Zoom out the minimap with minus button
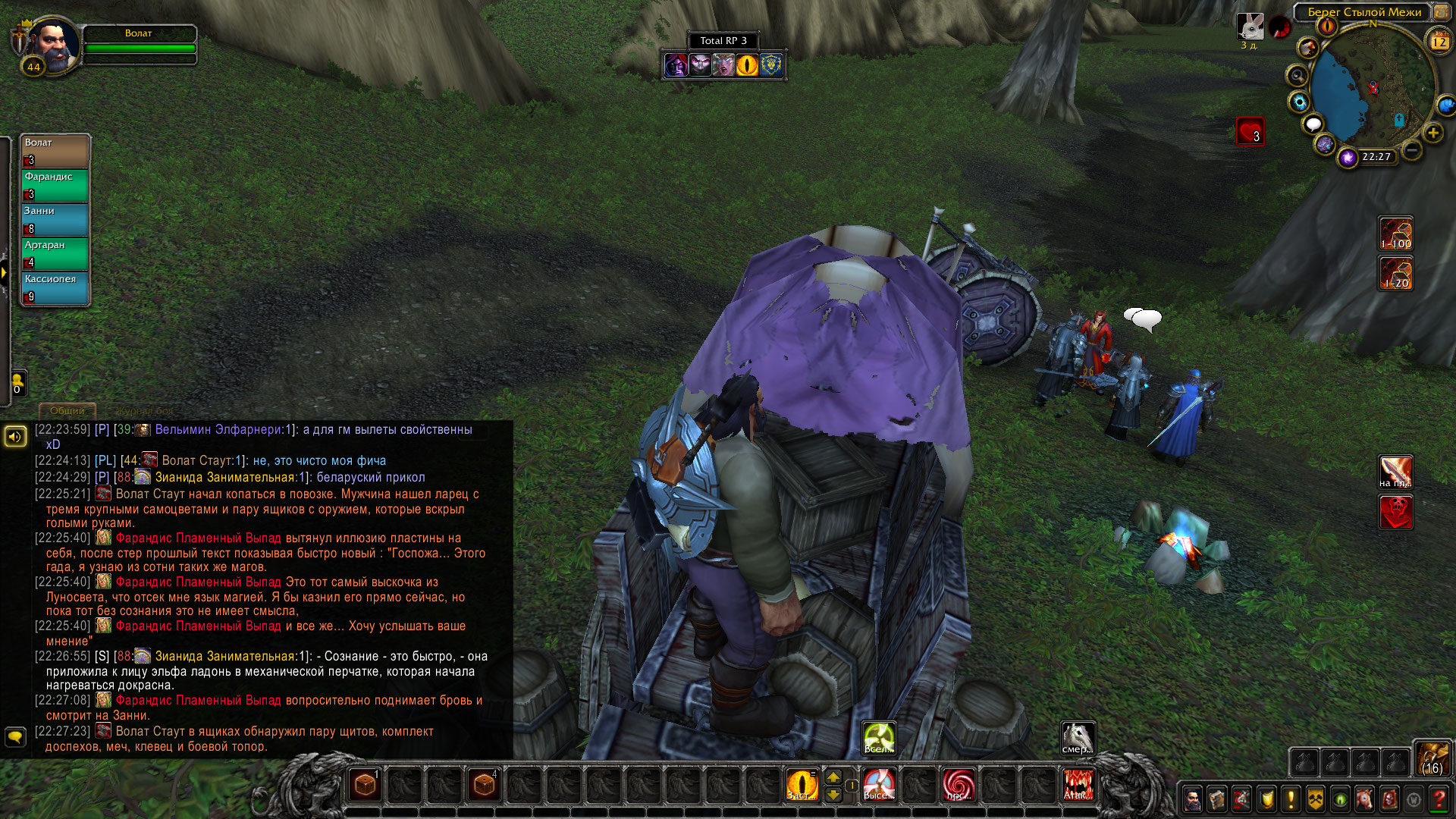The image size is (1456, 819). click(1411, 150)
